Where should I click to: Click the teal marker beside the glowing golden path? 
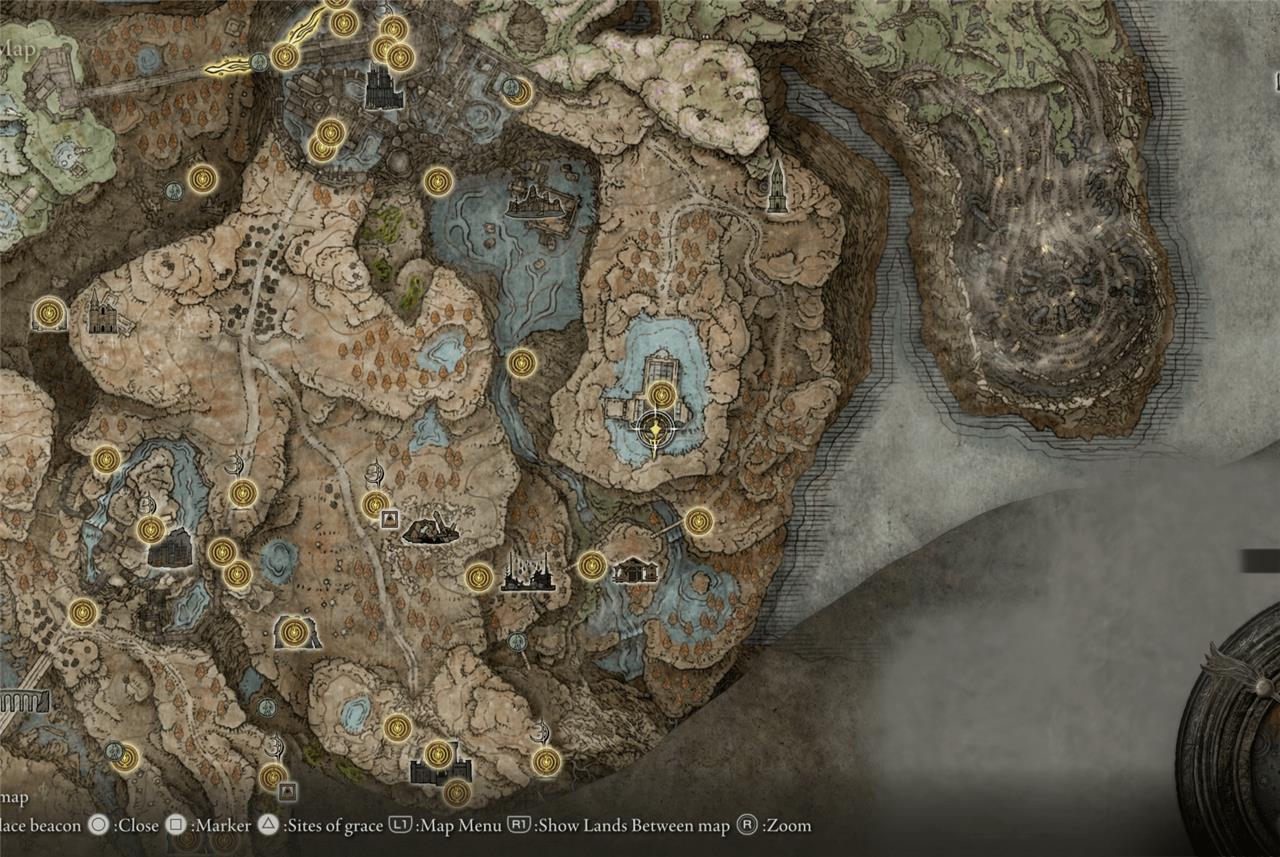pyautogui.click(x=259, y=62)
